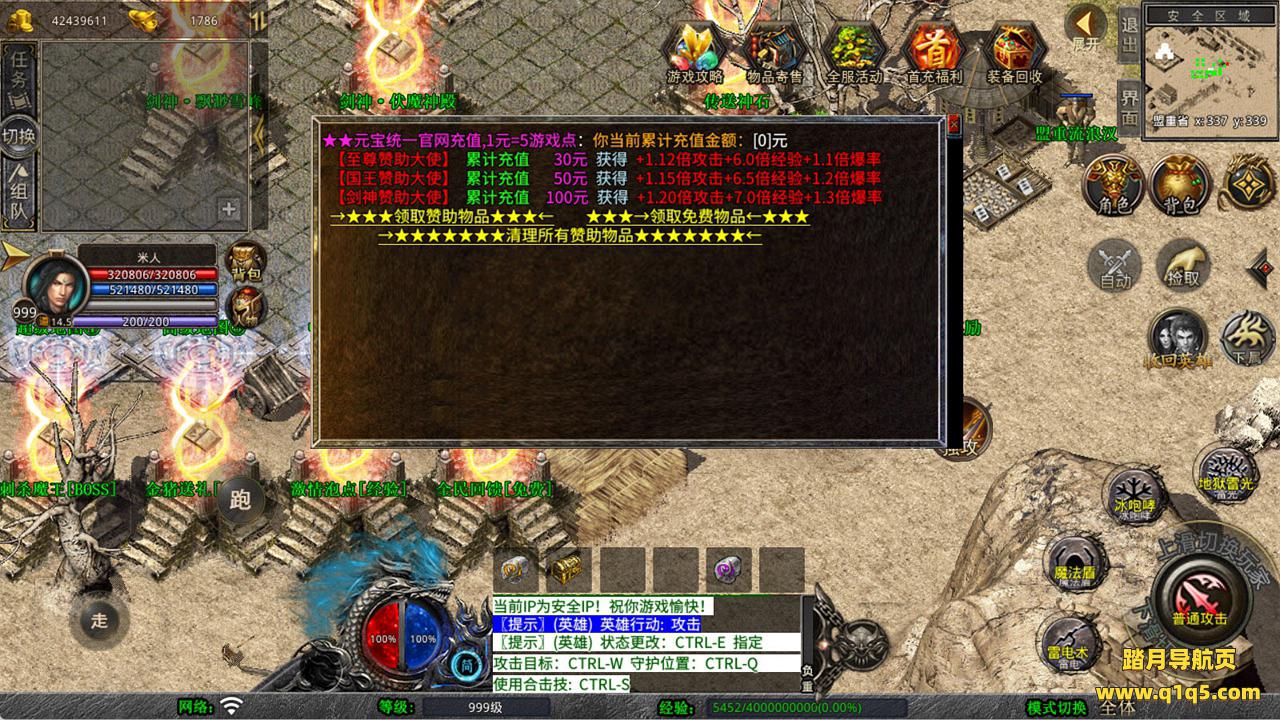The height and width of the screenshot is (720, 1280).
Task: Show the 全服活动 server events
Action: click(x=855, y=52)
